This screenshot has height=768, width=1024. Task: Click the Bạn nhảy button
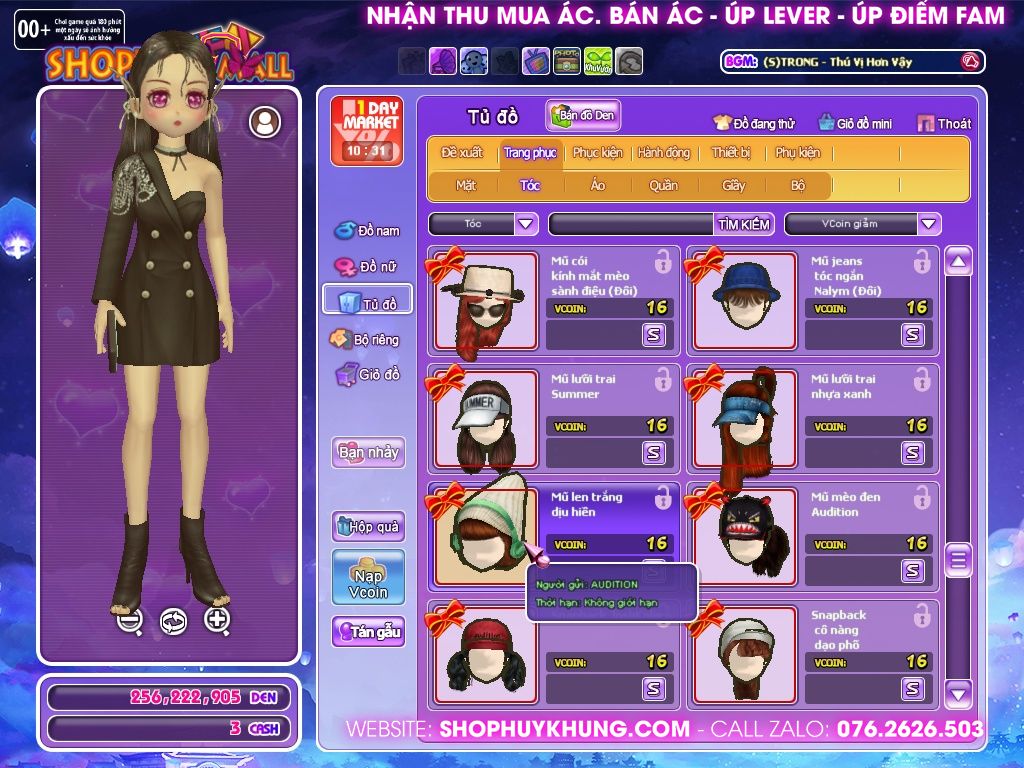tap(368, 452)
